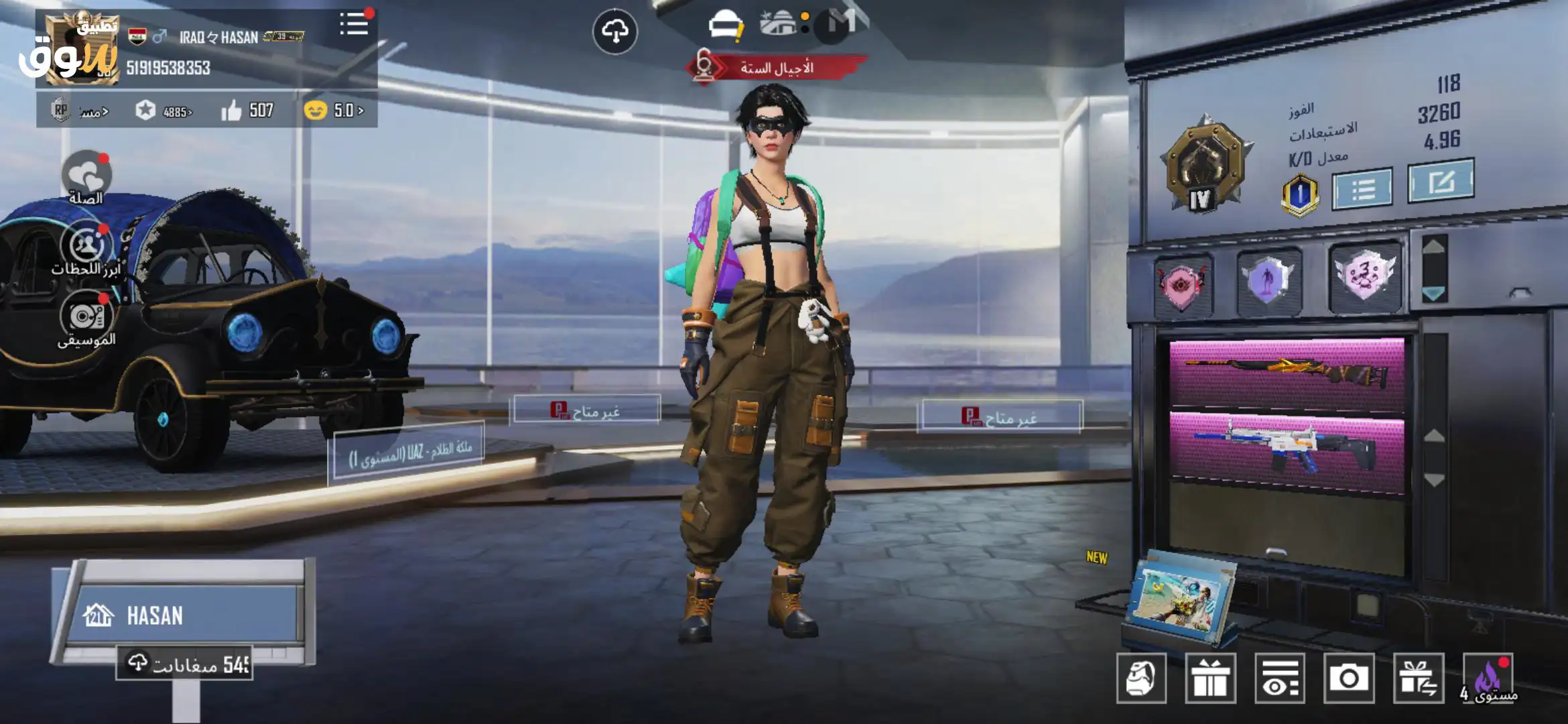This screenshot has height=724, width=1568.
Task: Open the connections heart icon
Action: click(x=86, y=177)
